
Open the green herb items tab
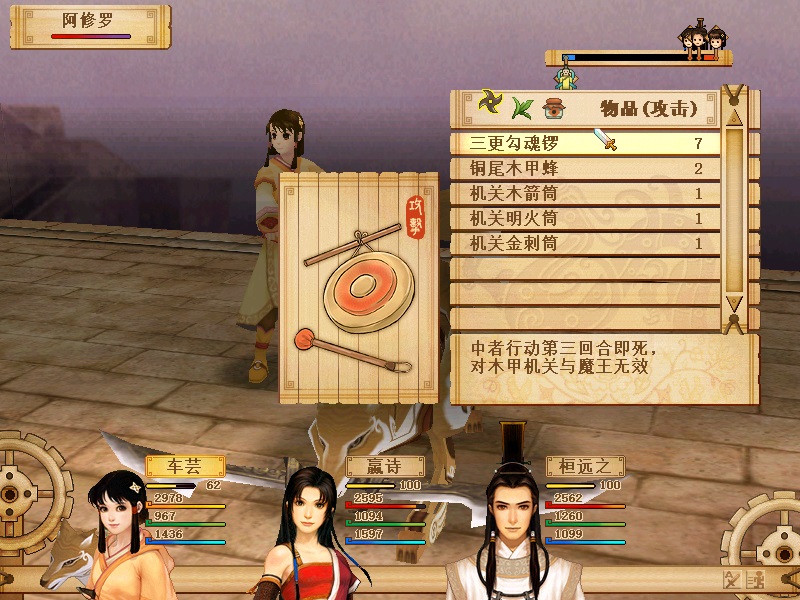coord(522,105)
